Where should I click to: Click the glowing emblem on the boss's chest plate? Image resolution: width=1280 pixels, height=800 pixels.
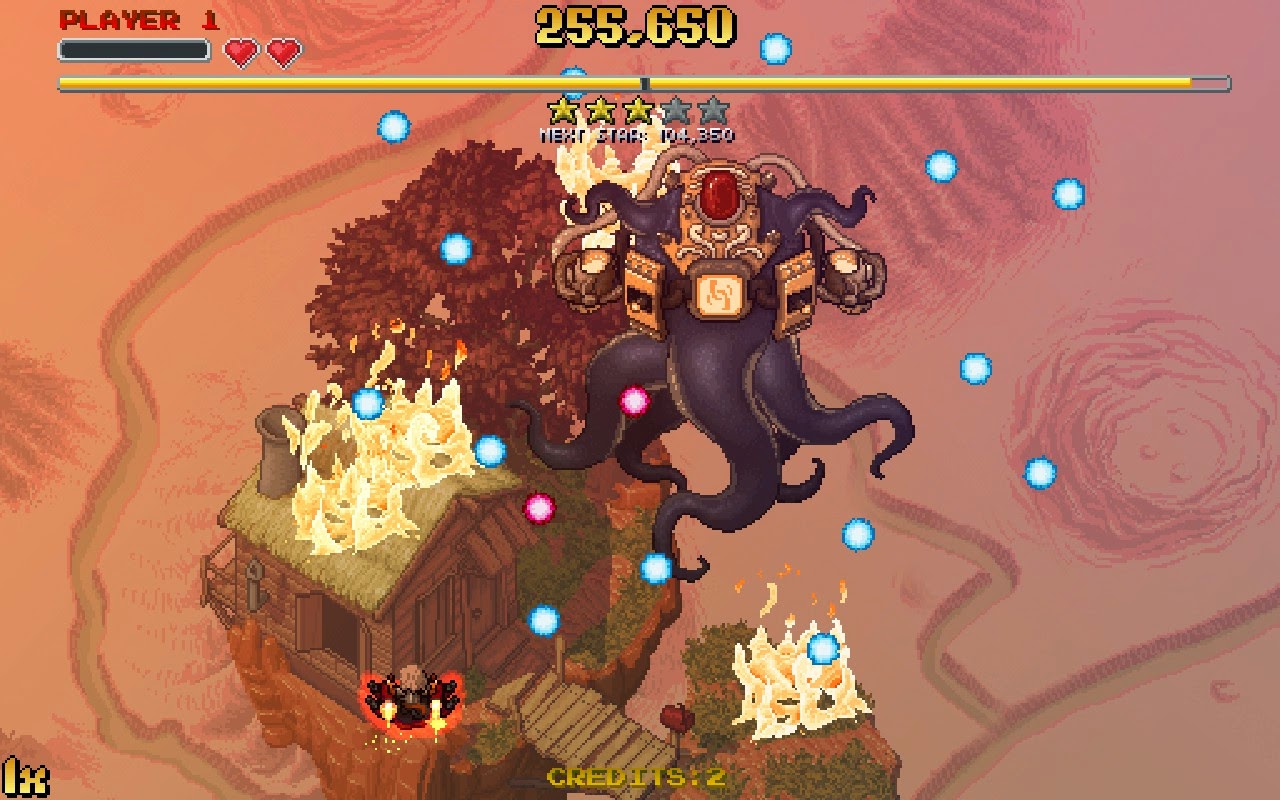pos(717,296)
